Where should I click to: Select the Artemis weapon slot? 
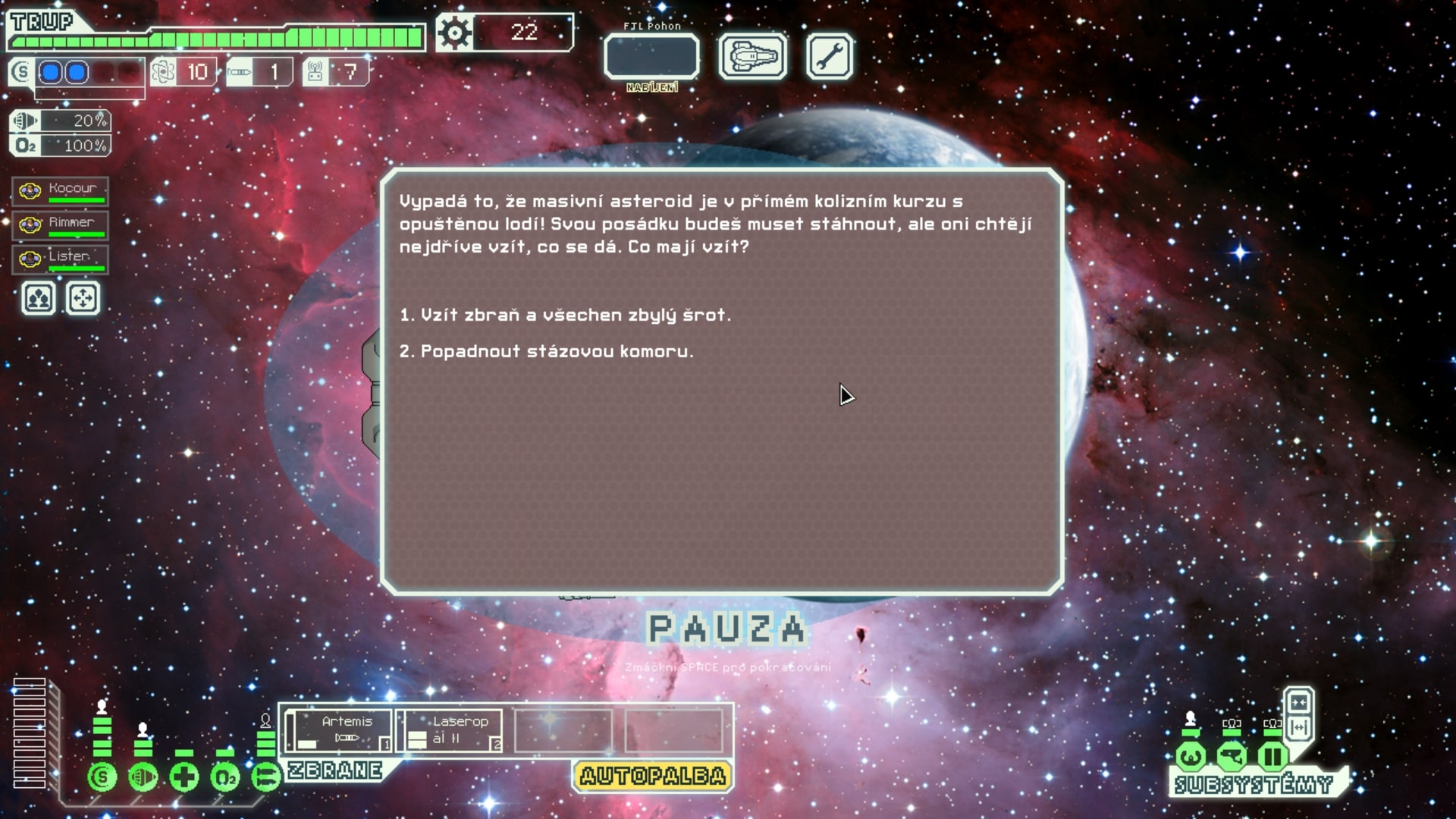341,730
